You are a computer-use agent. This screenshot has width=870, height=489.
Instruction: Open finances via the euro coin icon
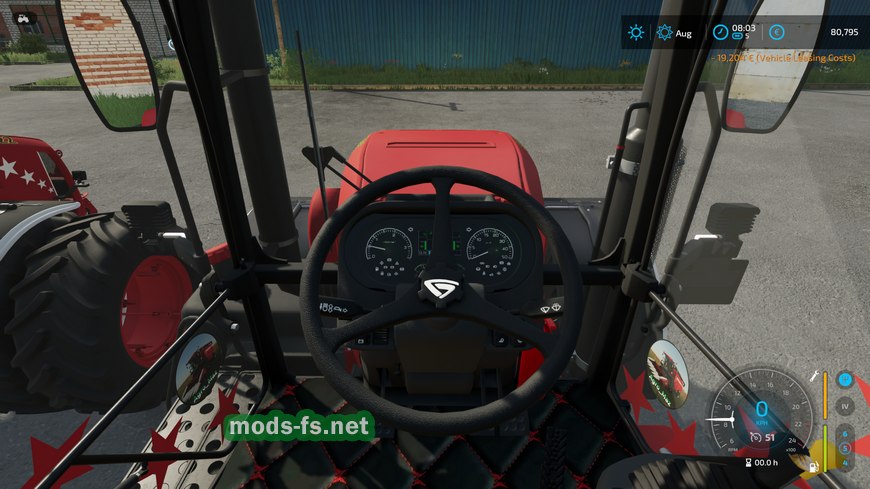click(x=776, y=32)
